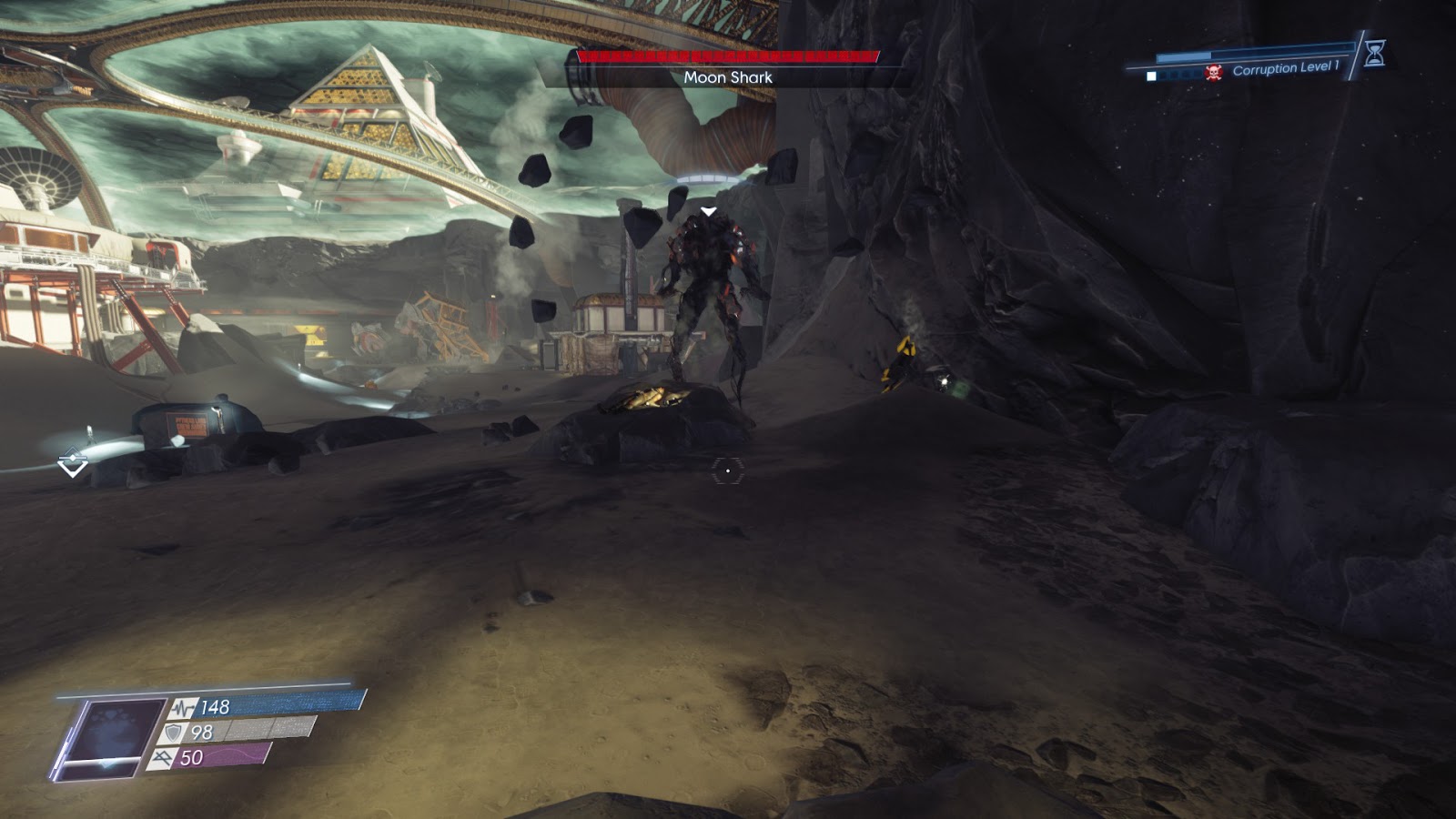Screen dimensions: 1456x819
Task: Toggle the second empty corruption meter square
Action: [1165, 75]
